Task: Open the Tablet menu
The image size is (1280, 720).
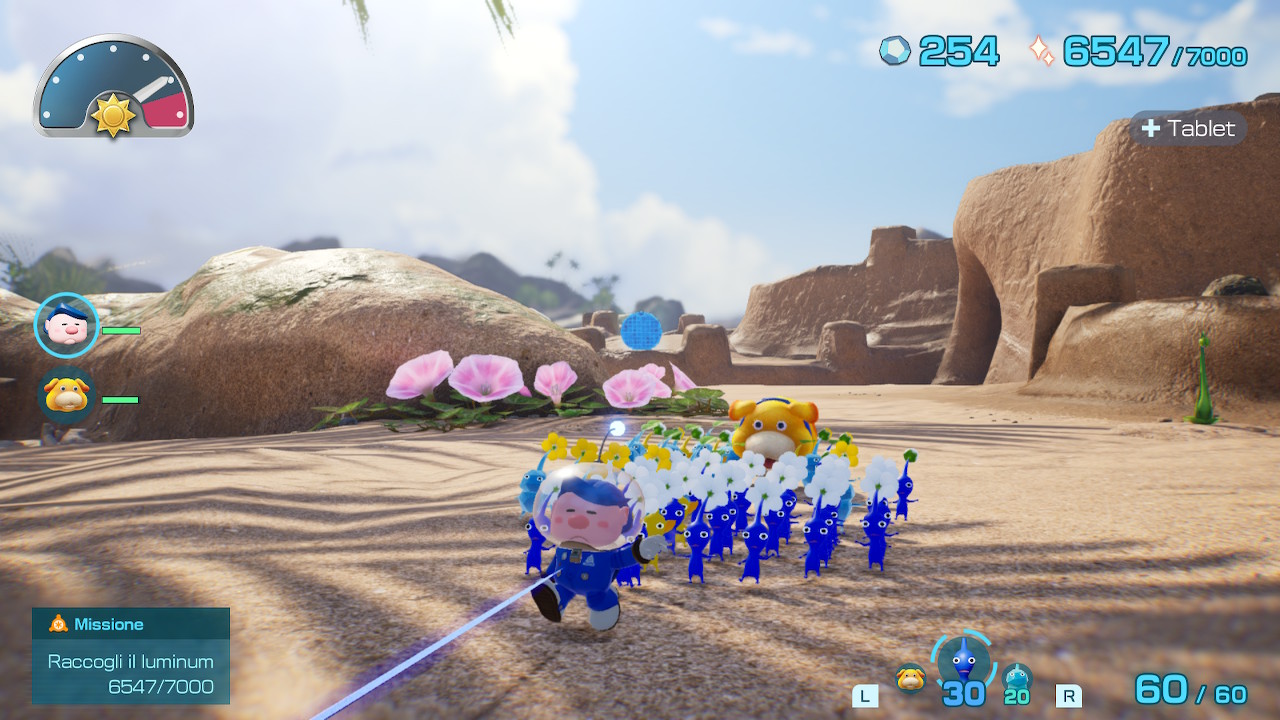Action: (x=1188, y=129)
